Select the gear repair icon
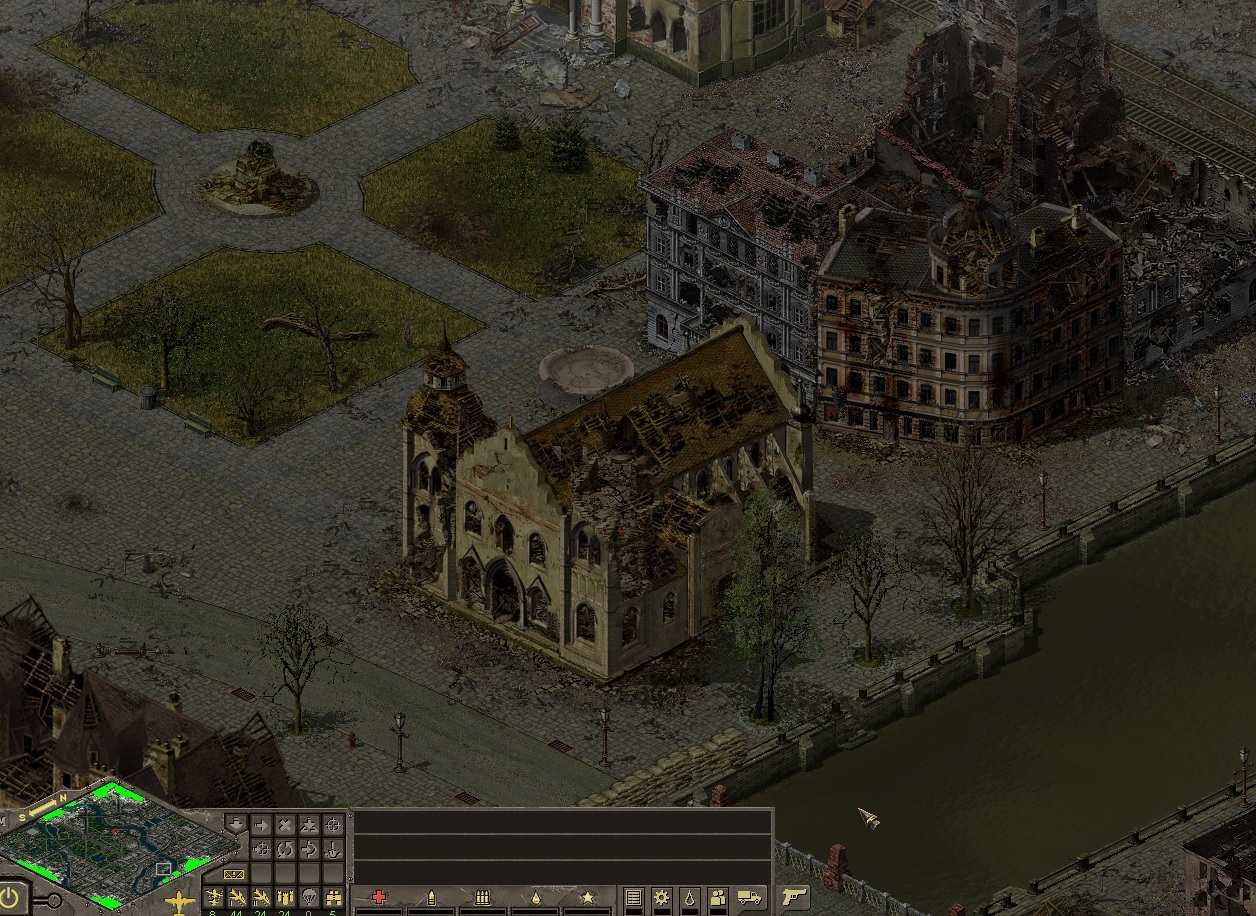The width and height of the screenshot is (1256, 916). pyautogui.click(x=661, y=897)
